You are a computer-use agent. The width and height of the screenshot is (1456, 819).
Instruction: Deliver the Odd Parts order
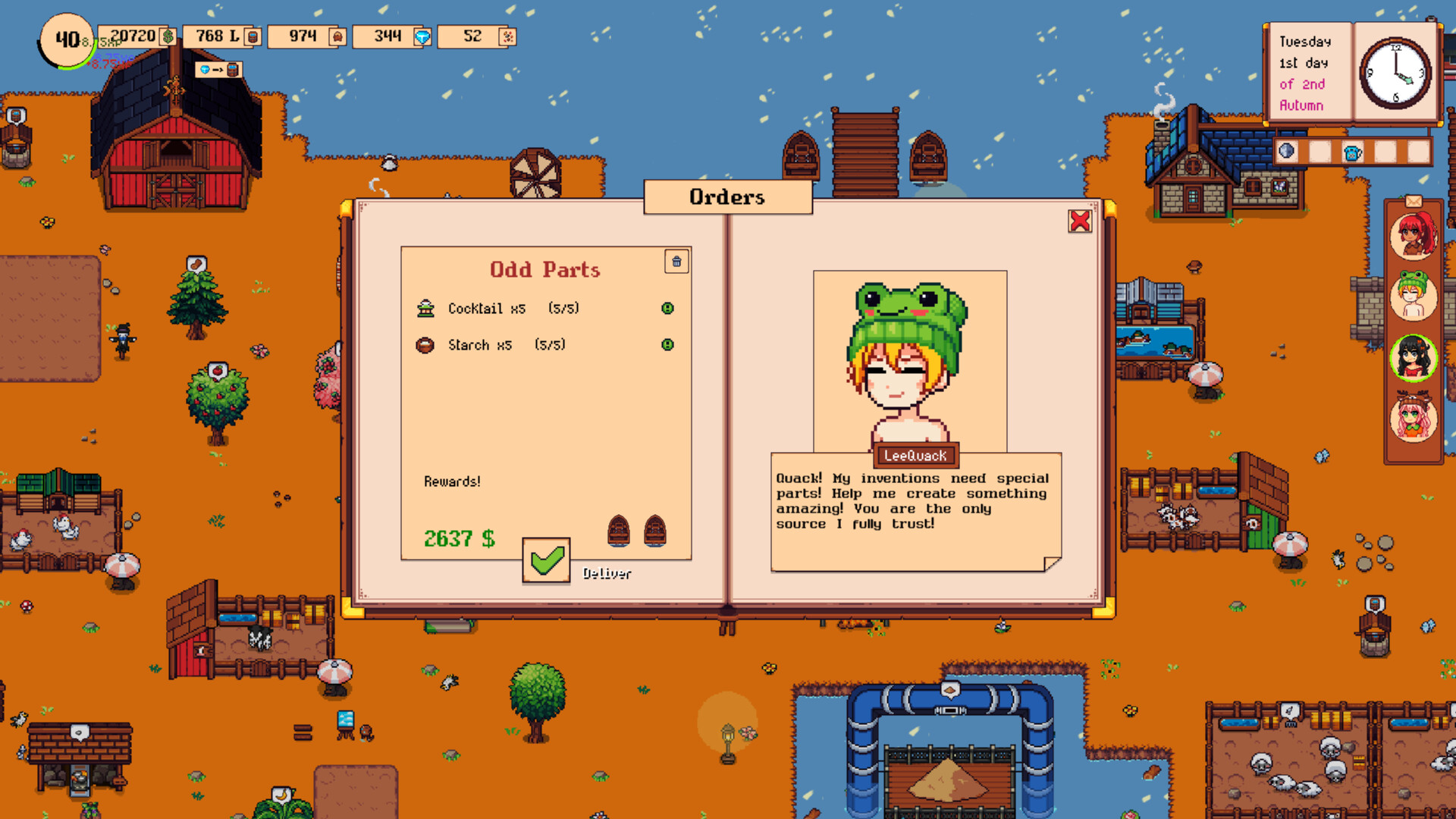pyautogui.click(x=546, y=561)
